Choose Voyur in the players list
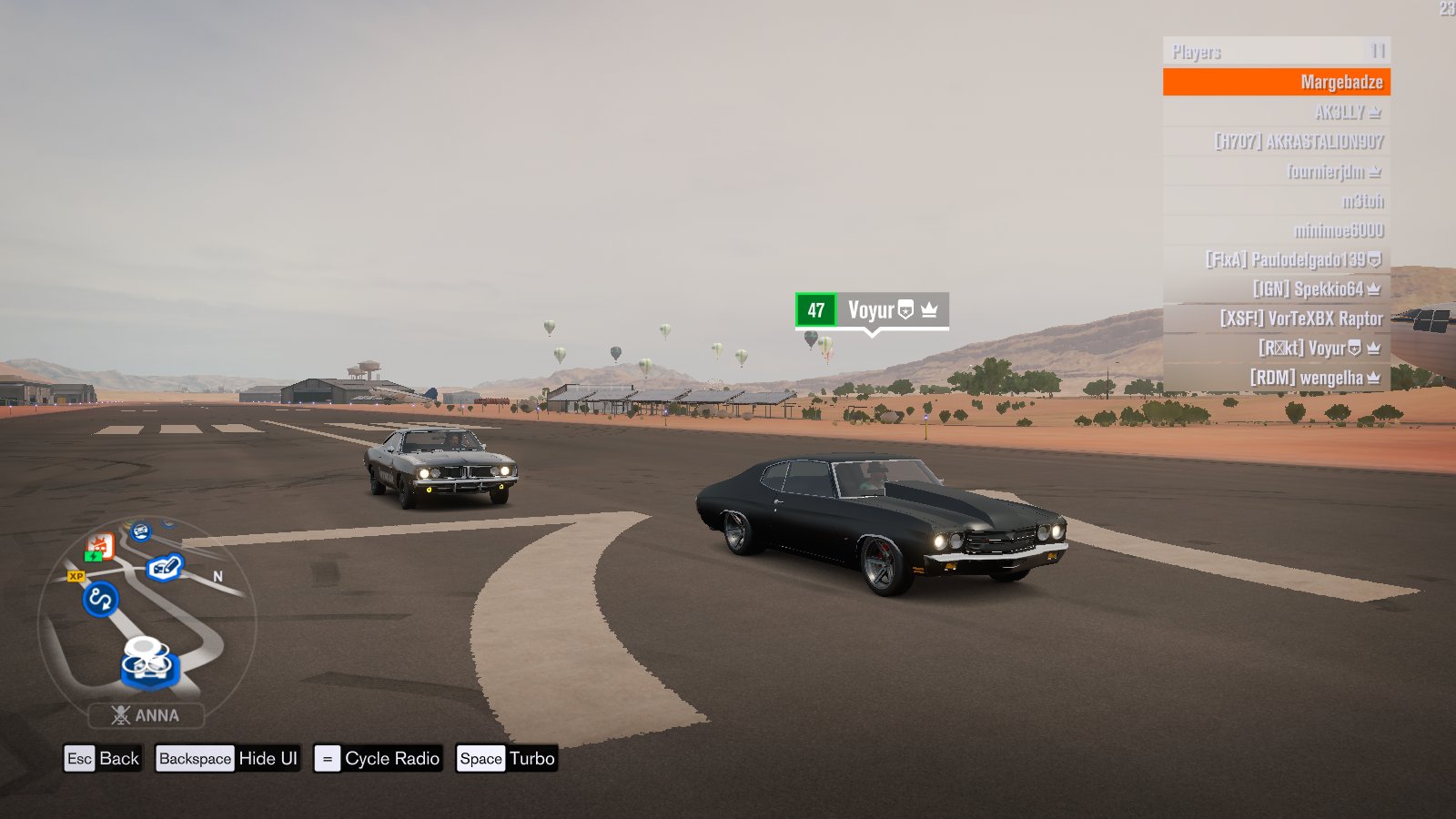The image size is (1456, 819). (1276, 348)
